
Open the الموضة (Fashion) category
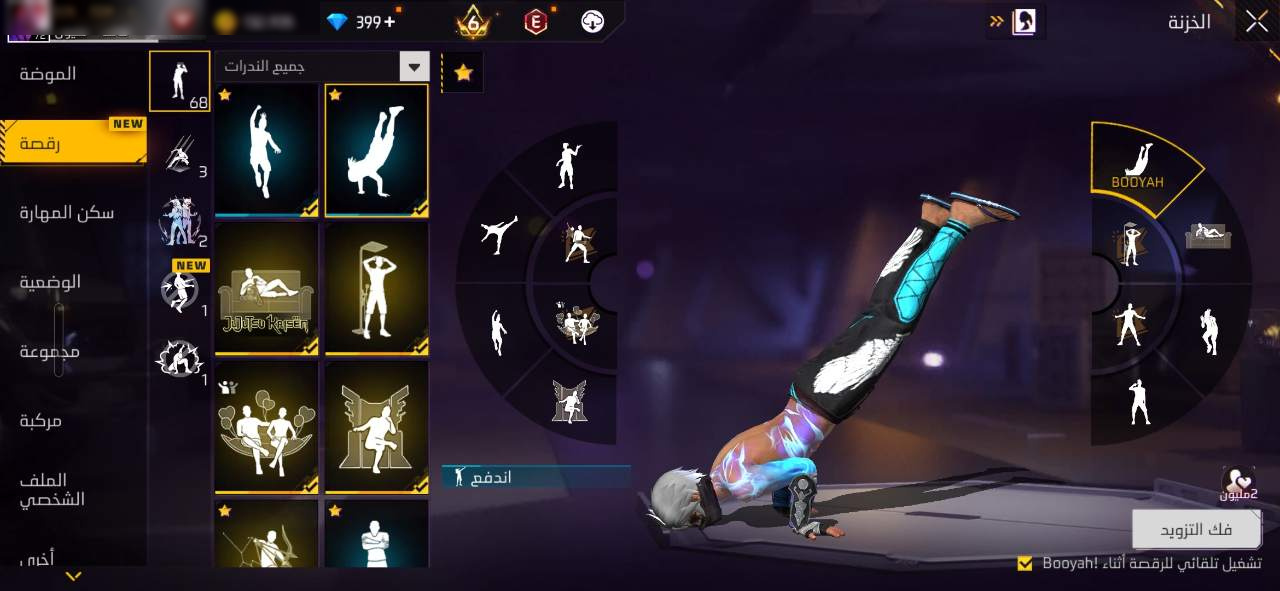[48, 74]
